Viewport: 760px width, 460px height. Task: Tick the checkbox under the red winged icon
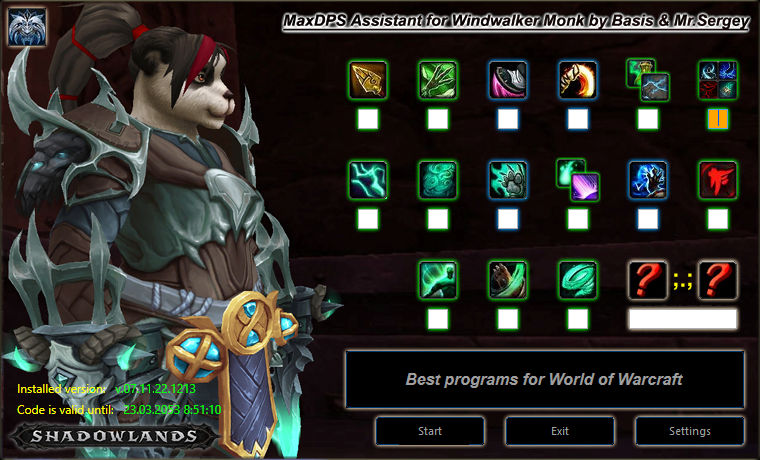pyautogui.click(x=718, y=218)
